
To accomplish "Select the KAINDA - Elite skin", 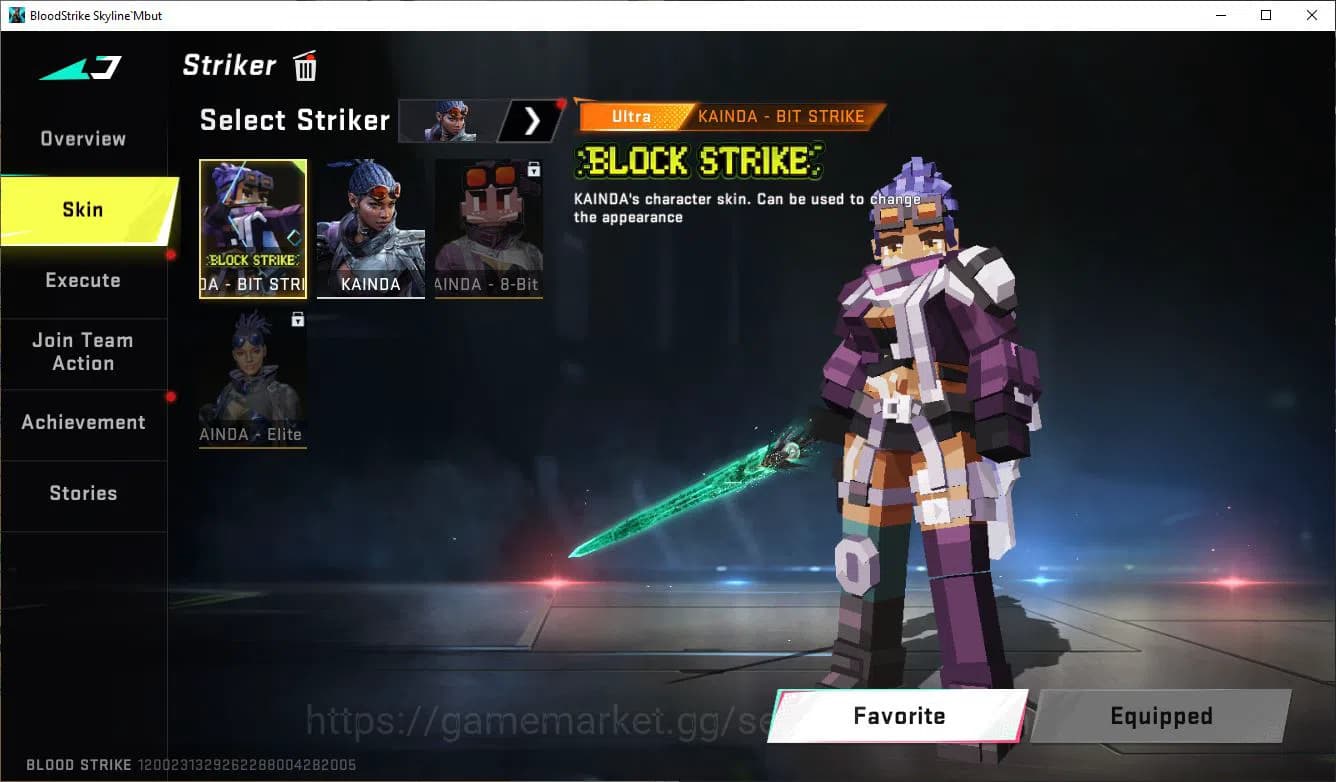I will pyautogui.click(x=253, y=380).
